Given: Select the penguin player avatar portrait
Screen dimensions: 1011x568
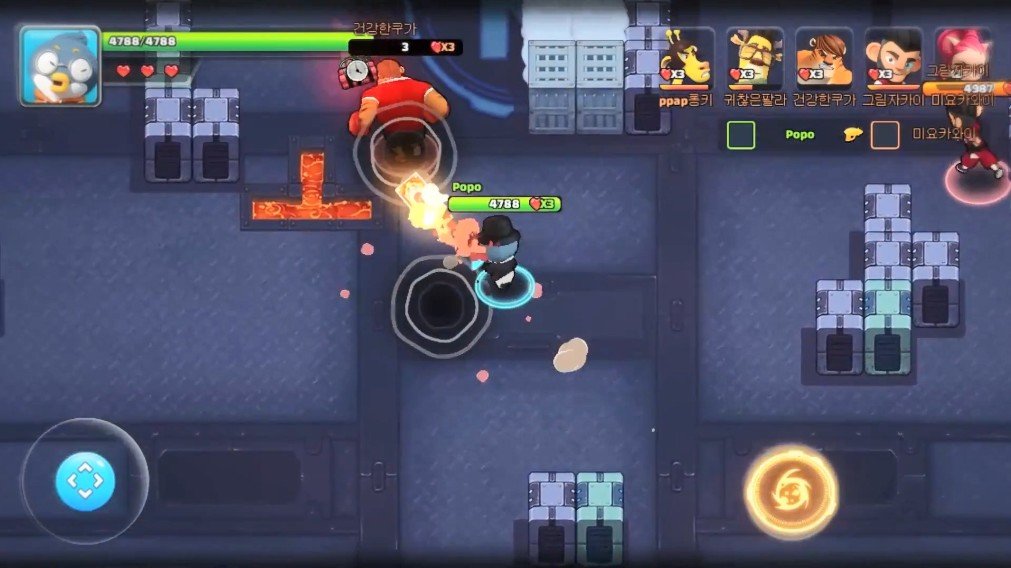Looking at the screenshot, I should point(59,66).
